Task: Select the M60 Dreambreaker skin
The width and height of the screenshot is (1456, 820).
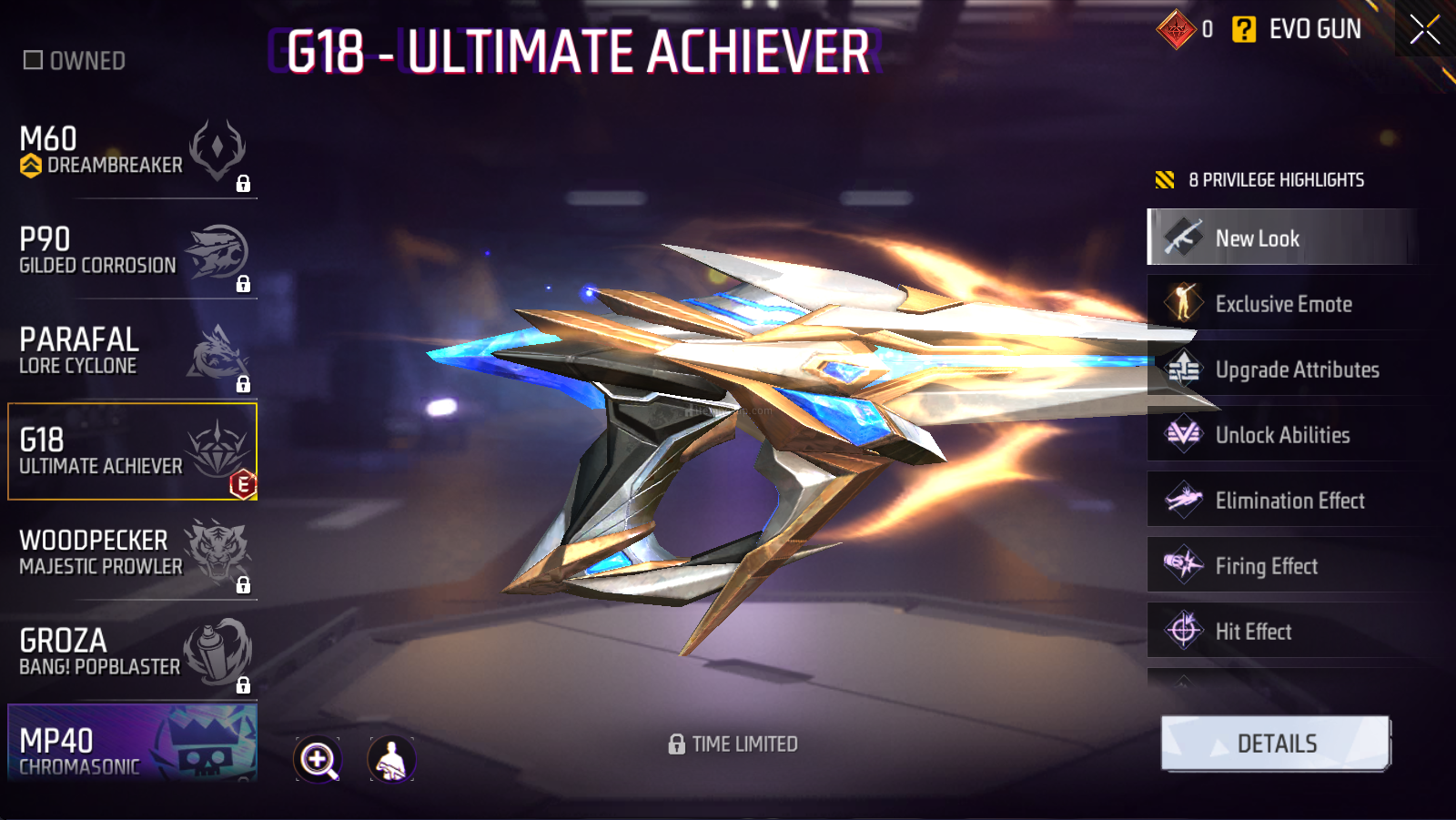Action: 133,152
